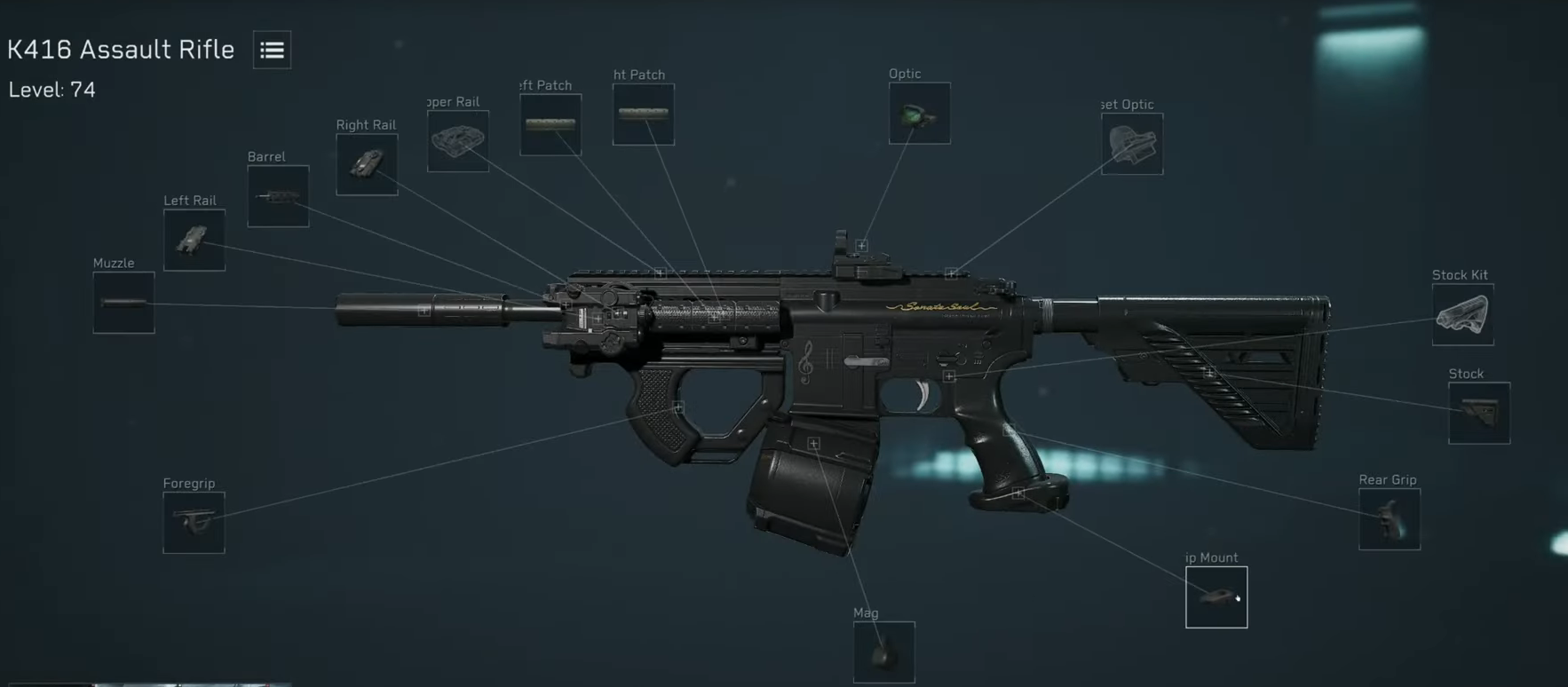Select the Muzzle attachment slot
1568x687 pixels.
point(123,303)
